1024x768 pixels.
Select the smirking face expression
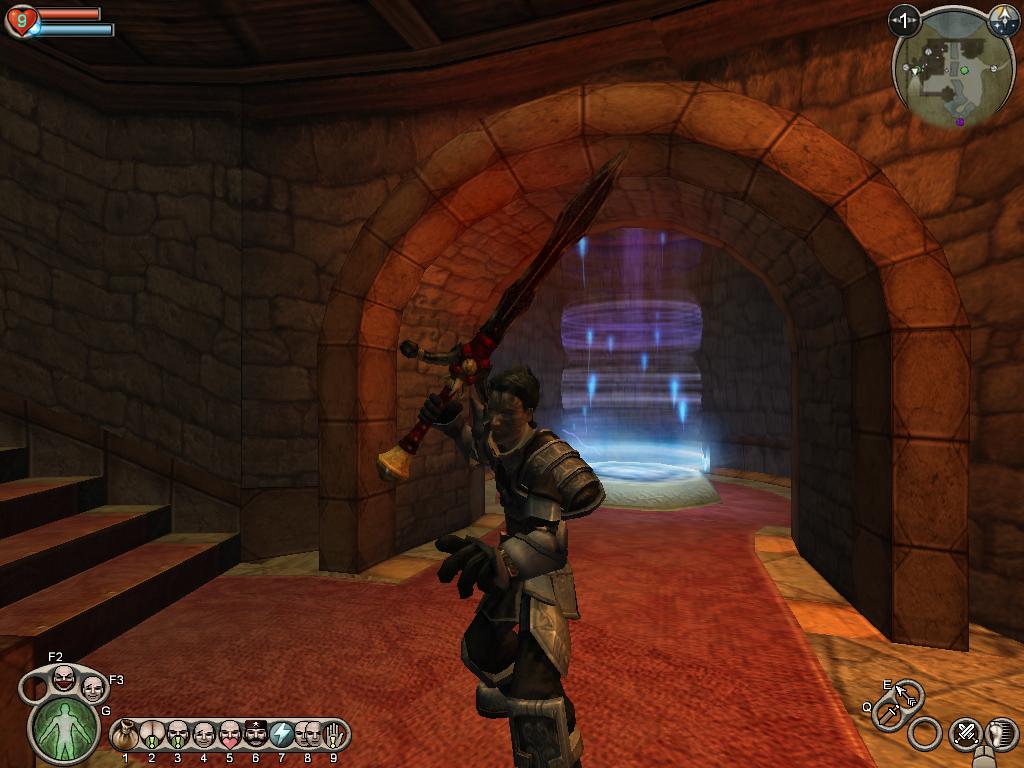pos(93,688)
